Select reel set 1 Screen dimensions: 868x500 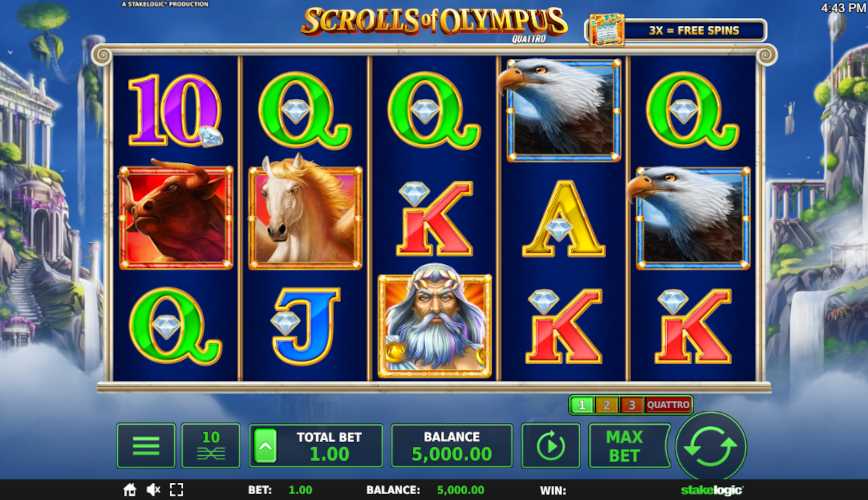coord(581,405)
